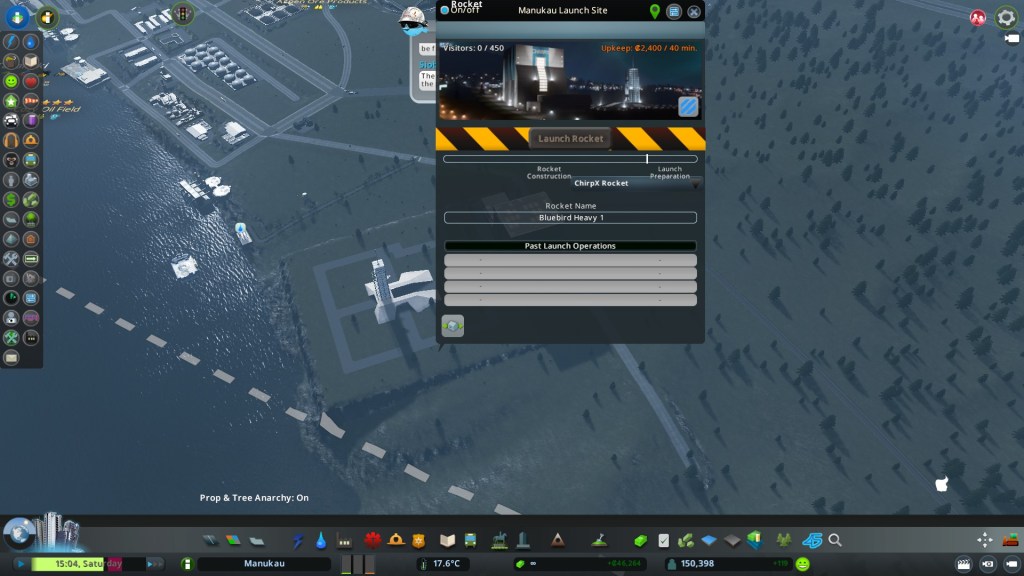Open the traffic light mod button
This screenshot has height=576, width=1024.
(x=182, y=13)
